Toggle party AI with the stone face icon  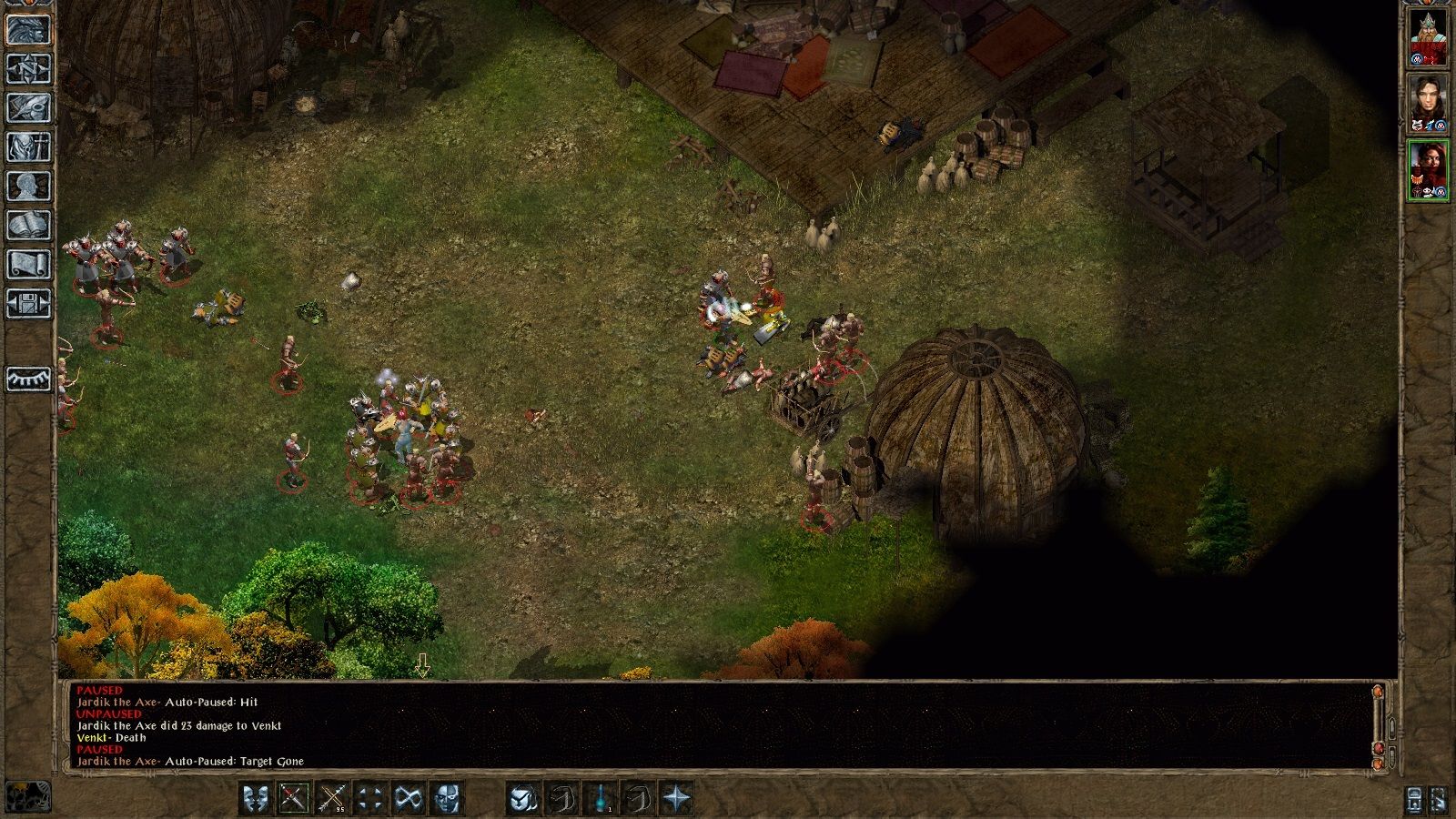[x=447, y=797]
